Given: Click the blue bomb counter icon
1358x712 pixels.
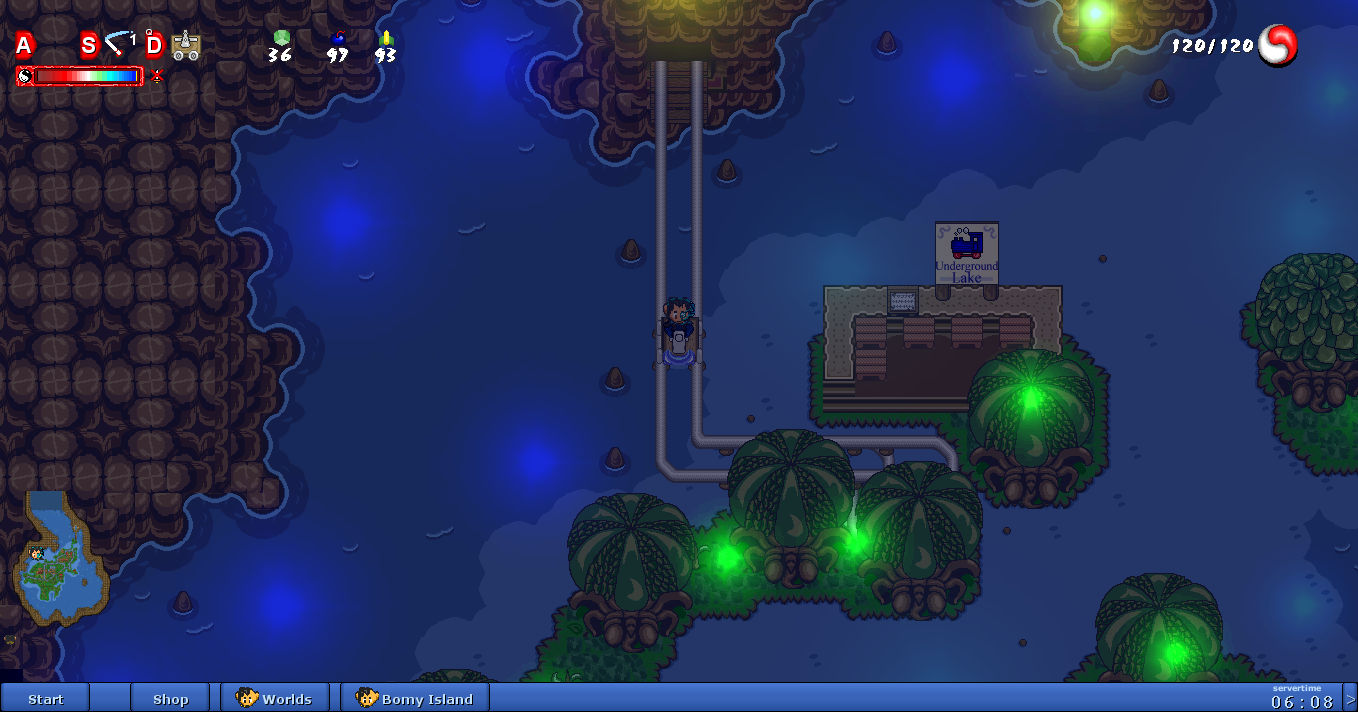Looking at the screenshot, I should pyautogui.click(x=338, y=39).
